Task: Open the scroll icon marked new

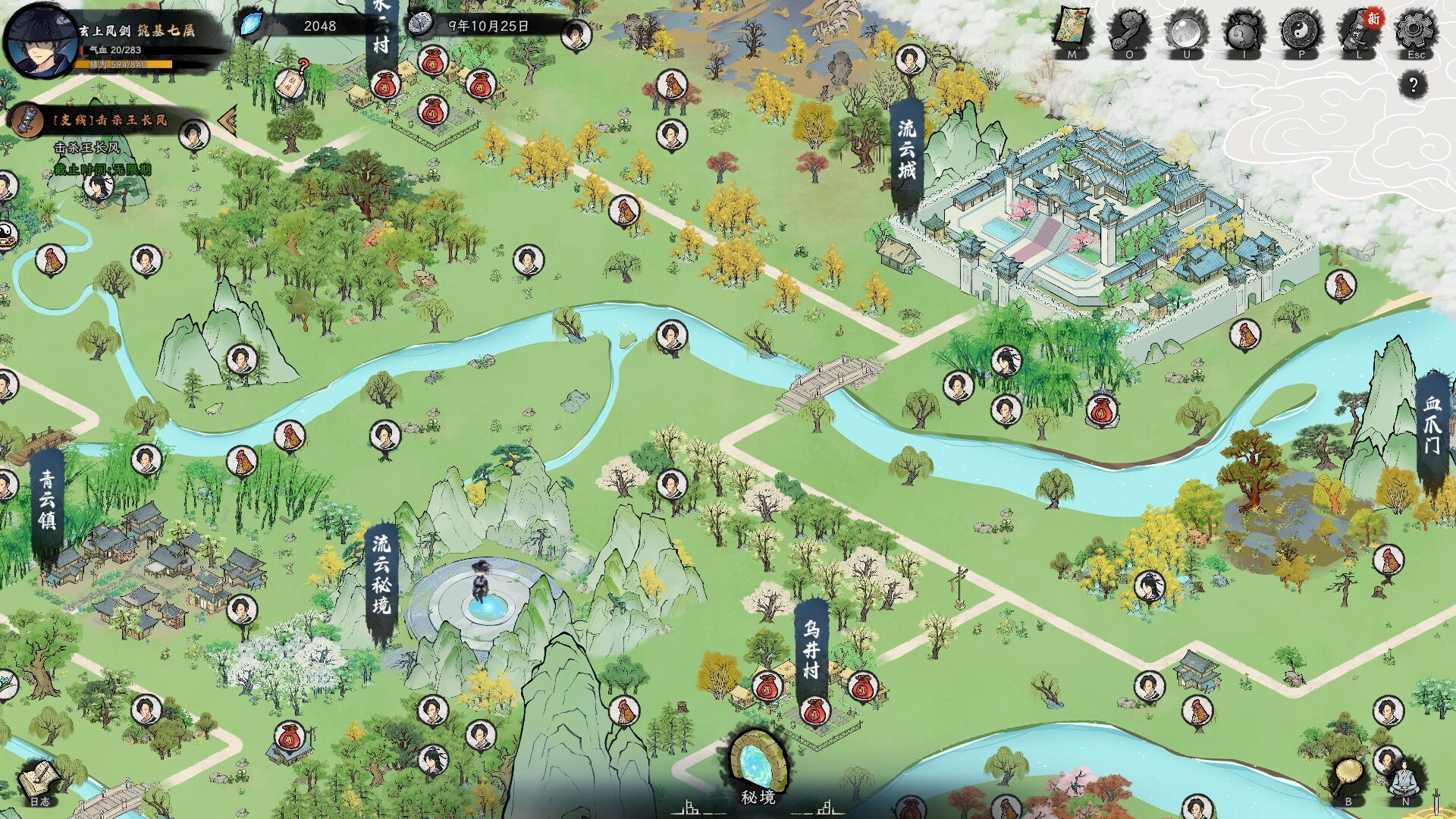Action: point(1359,32)
